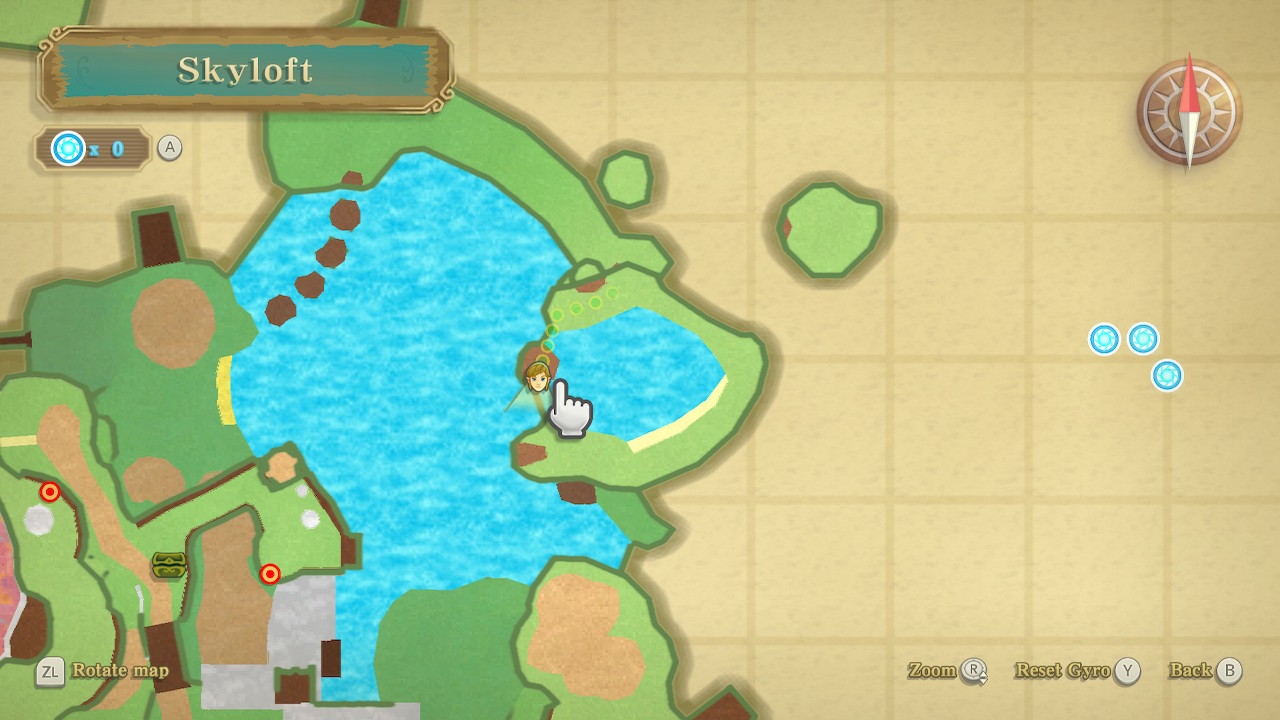This screenshot has height=720, width=1280.
Task: Select the blue beacon counter icon
Action: pos(68,149)
